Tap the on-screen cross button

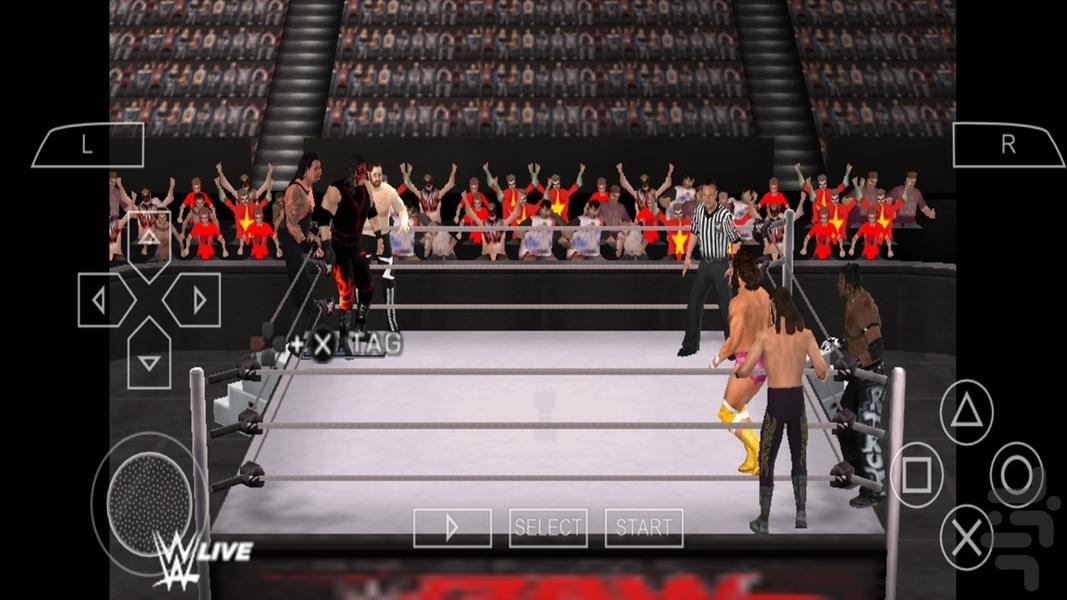967,538
